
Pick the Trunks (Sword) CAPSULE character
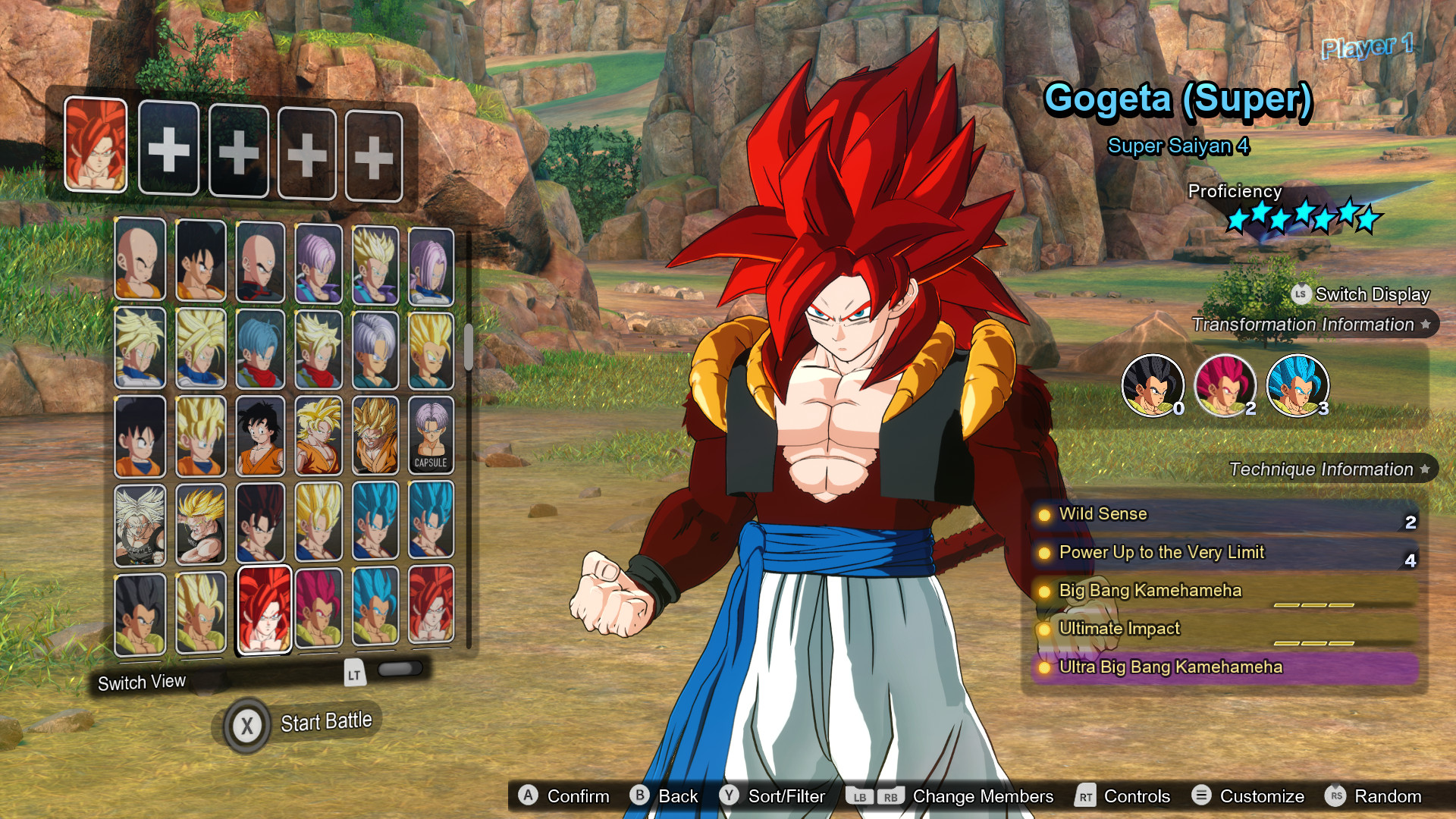431,436
